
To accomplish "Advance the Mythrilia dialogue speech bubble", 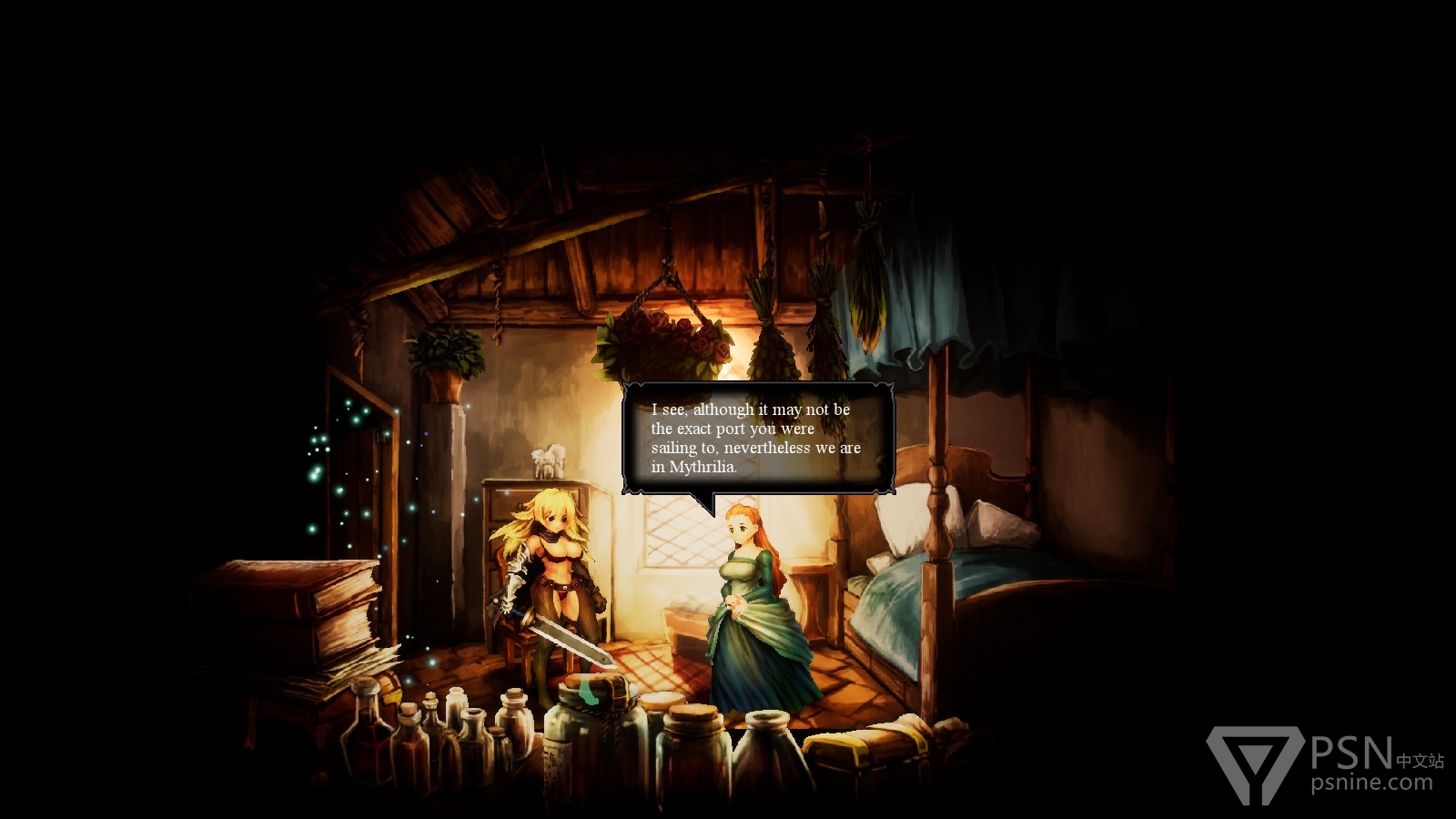I will [x=757, y=439].
